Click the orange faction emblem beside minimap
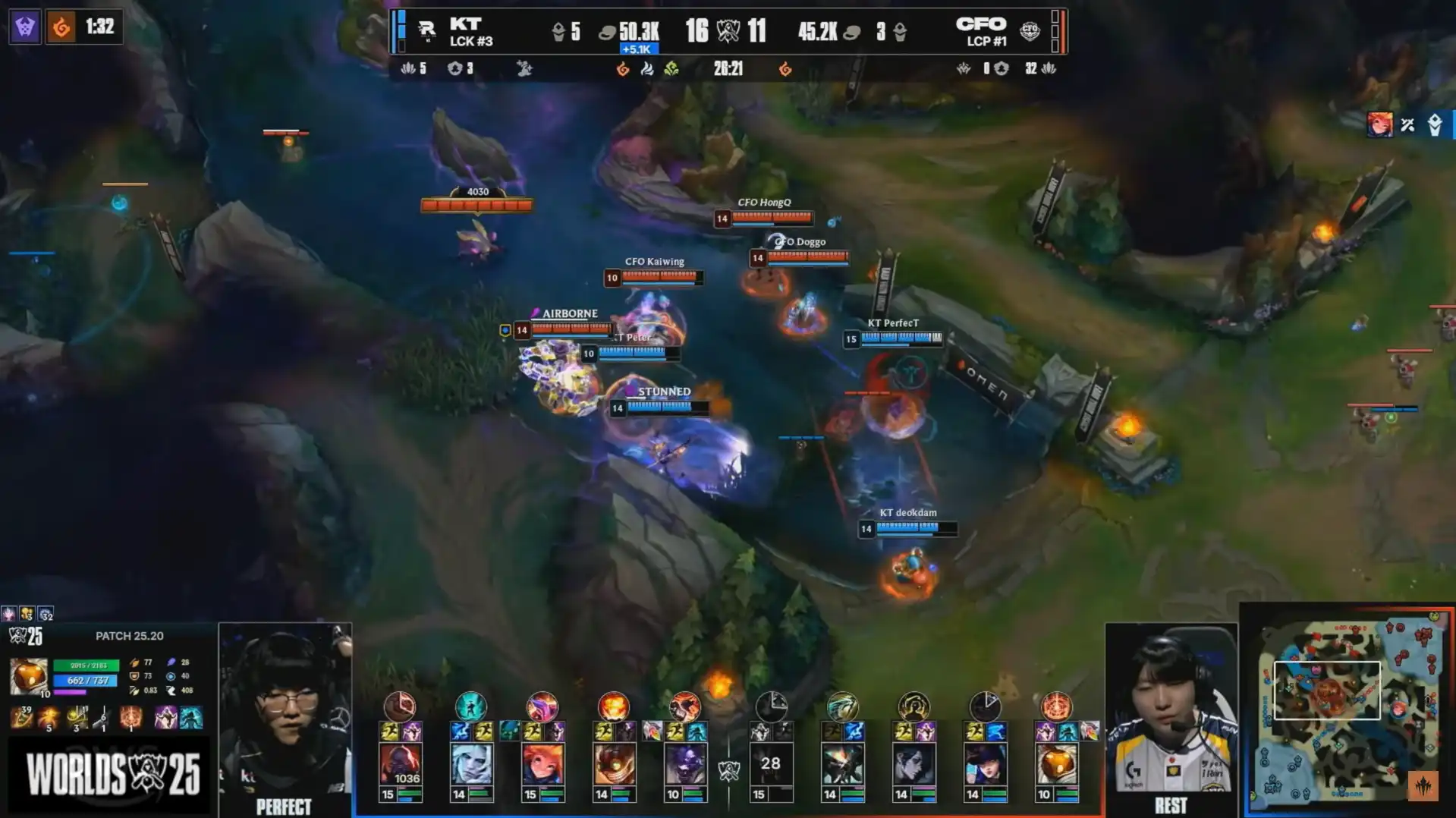1456x818 pixels. point(1423,785)
